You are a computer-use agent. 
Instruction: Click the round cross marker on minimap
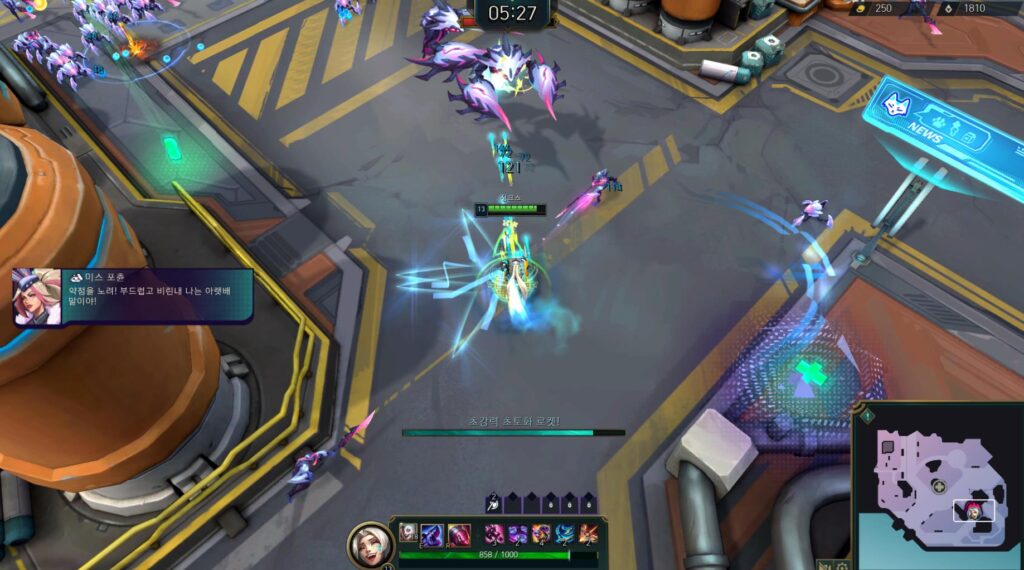tap(939, 486)
